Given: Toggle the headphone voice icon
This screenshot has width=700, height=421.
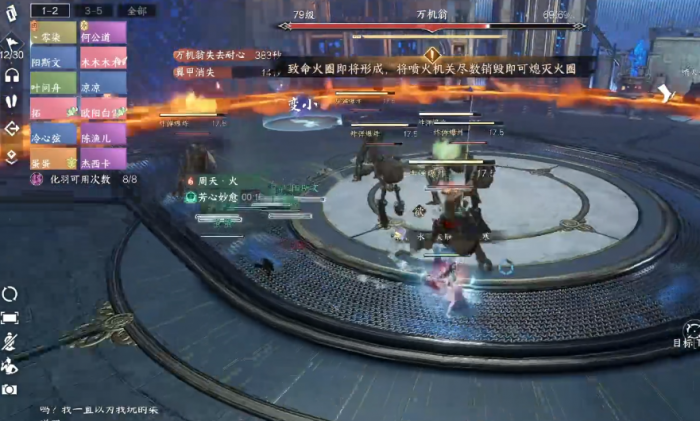Looking at the screenshot, I should [x=12, y=74].
